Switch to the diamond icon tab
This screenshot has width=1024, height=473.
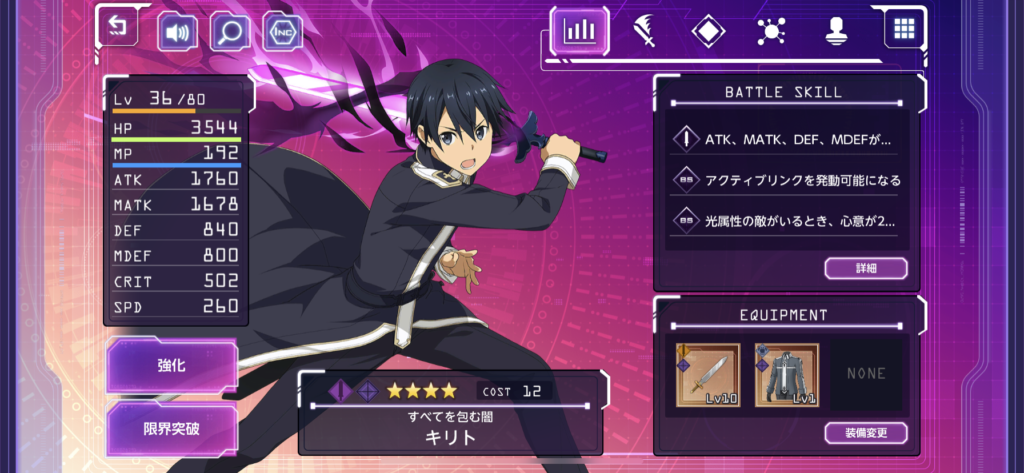(x=707, y=30)
